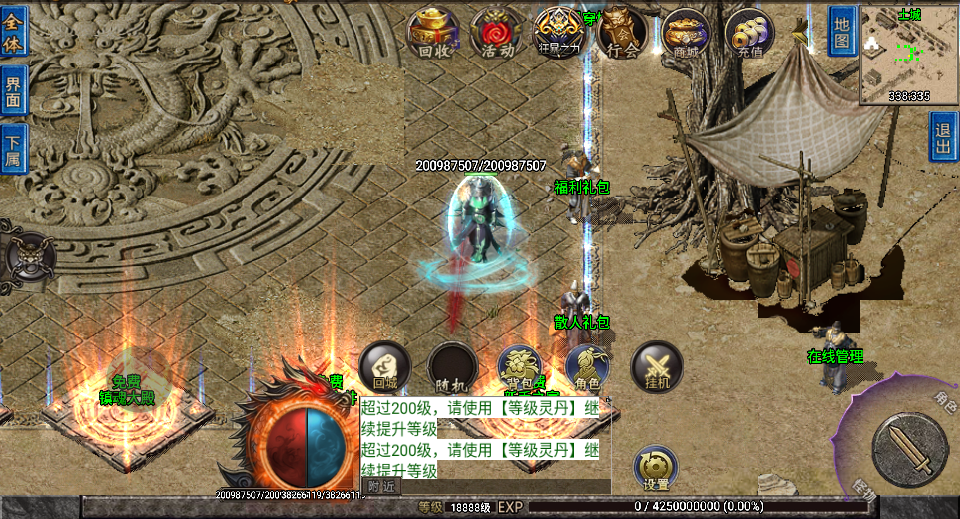Open the 商城 shop

click(x=686, y=33)
